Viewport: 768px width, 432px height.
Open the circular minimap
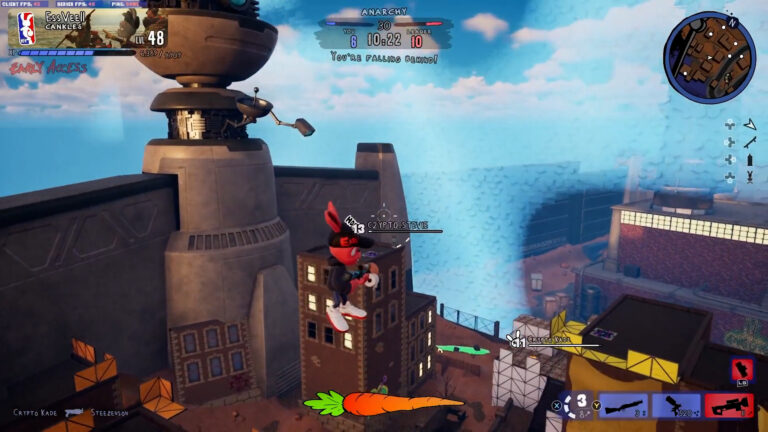click(x=709, y=56)
